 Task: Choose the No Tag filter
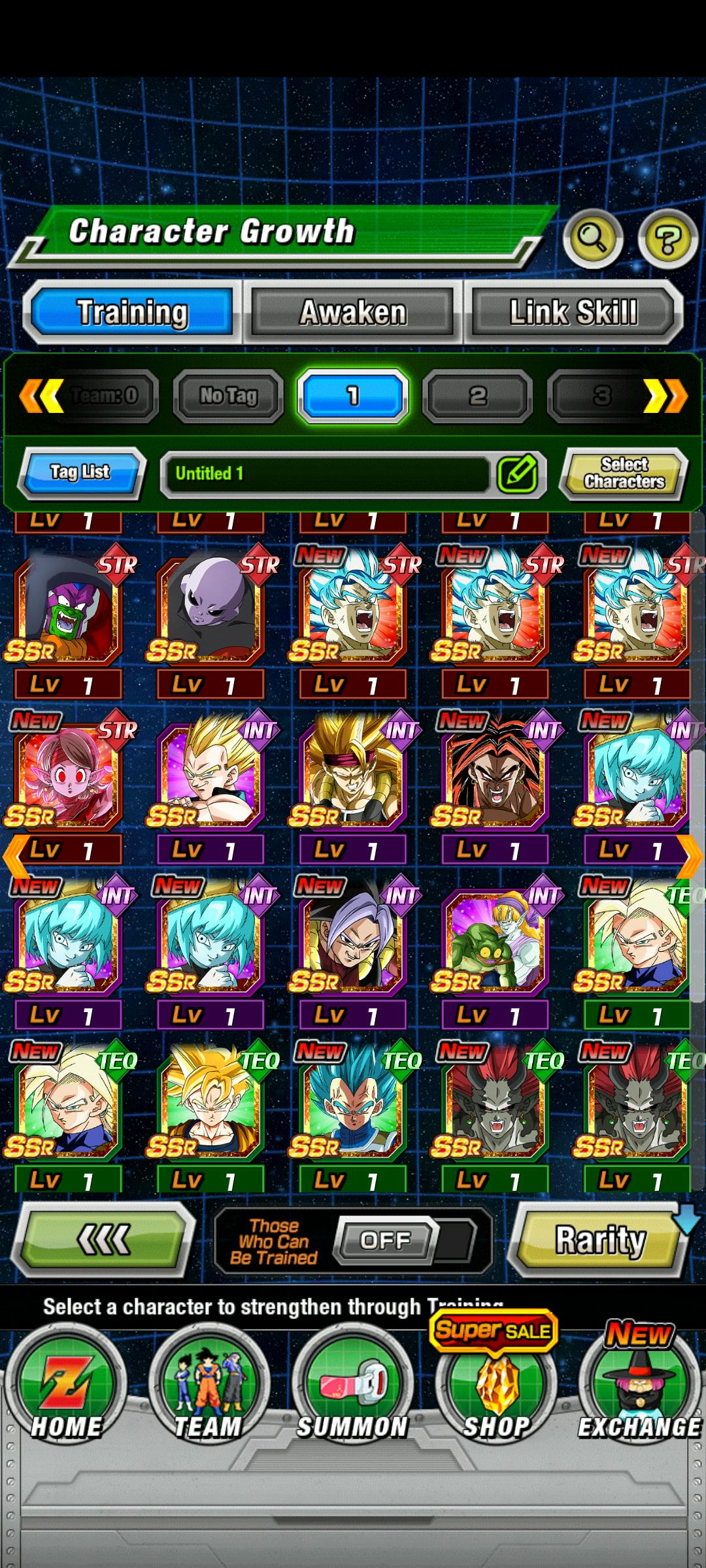click(x=228, y=395)
